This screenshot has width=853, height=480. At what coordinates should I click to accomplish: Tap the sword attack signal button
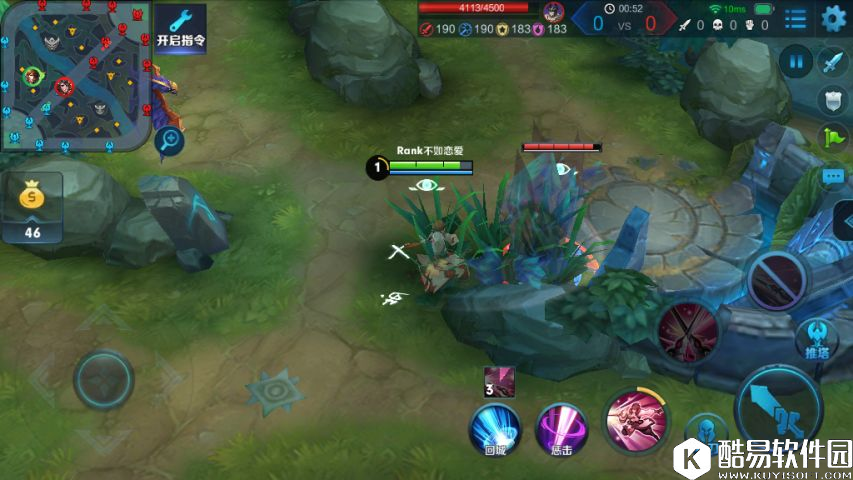pyautogui.click(x=833, y=62)
